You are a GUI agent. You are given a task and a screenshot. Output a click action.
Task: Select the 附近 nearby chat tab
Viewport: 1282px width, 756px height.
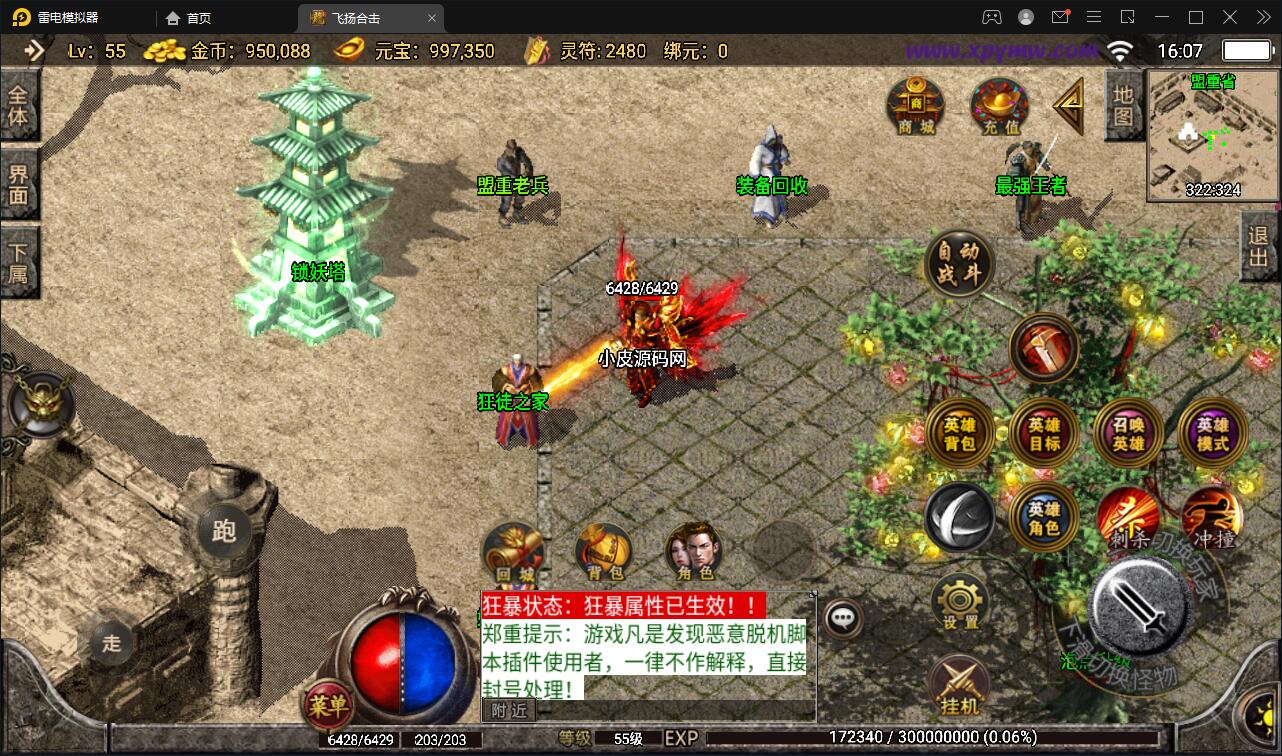pos(511,710)
